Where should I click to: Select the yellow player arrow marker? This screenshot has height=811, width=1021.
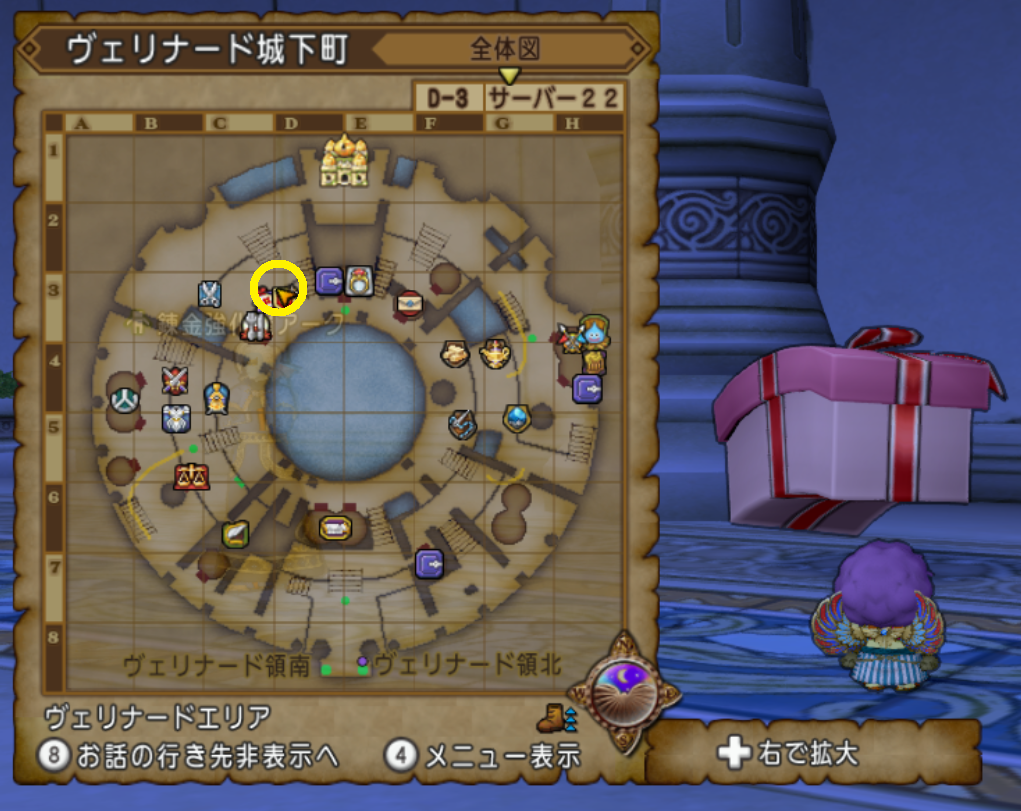pos(287,296)
